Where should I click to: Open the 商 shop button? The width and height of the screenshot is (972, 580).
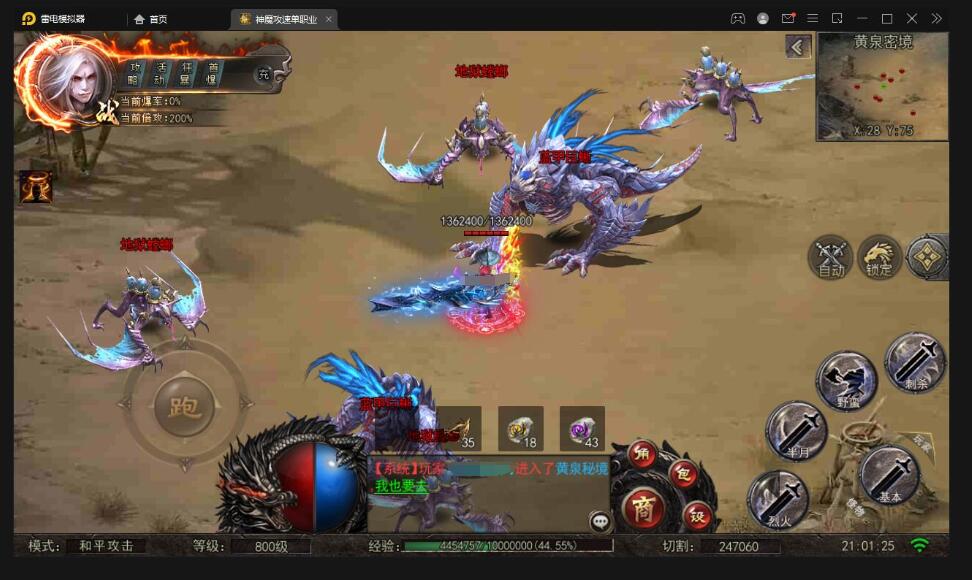click(x=644, y=508)
